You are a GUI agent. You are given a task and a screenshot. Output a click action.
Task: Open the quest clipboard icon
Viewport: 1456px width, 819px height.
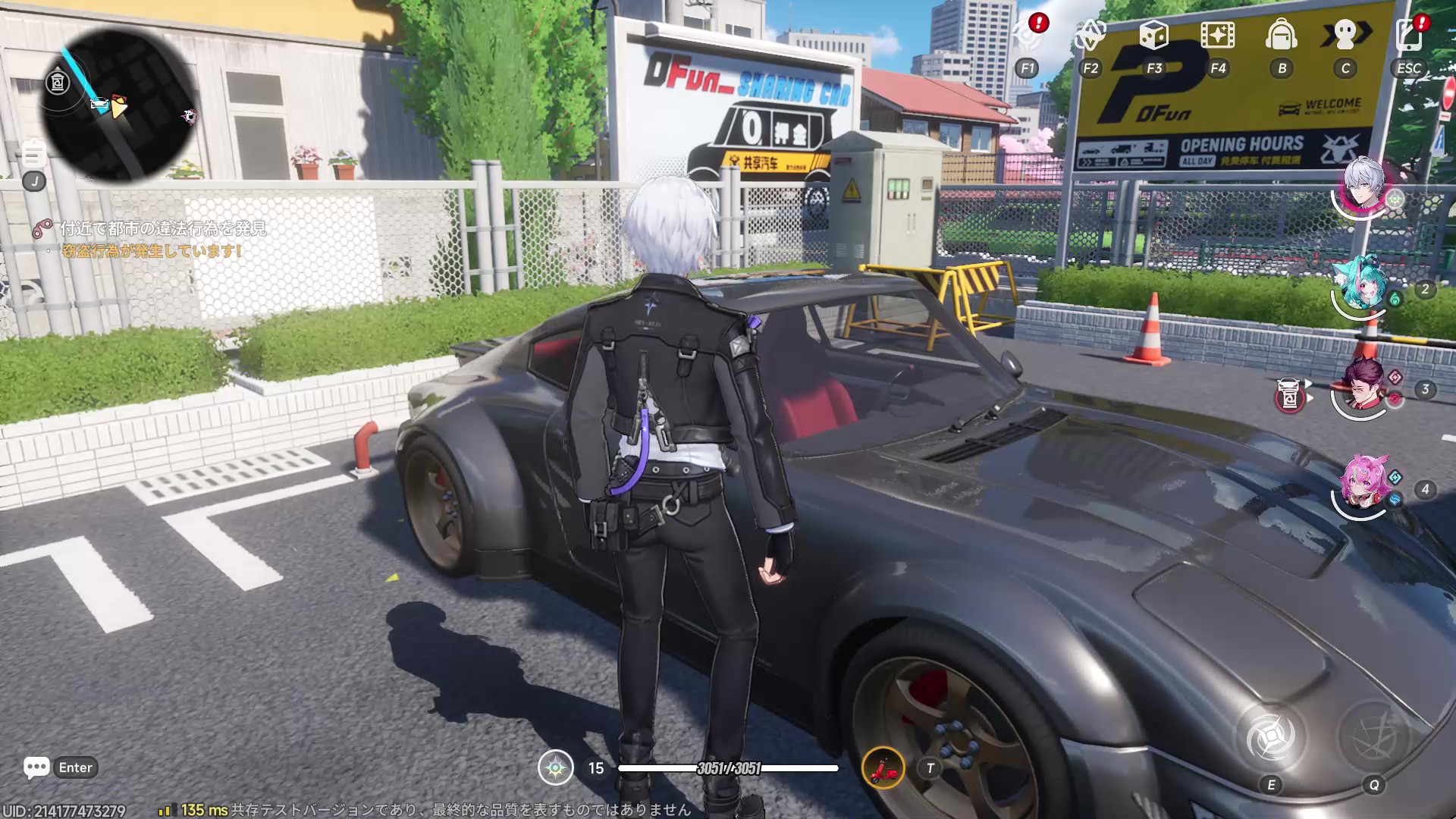(33, 155)
